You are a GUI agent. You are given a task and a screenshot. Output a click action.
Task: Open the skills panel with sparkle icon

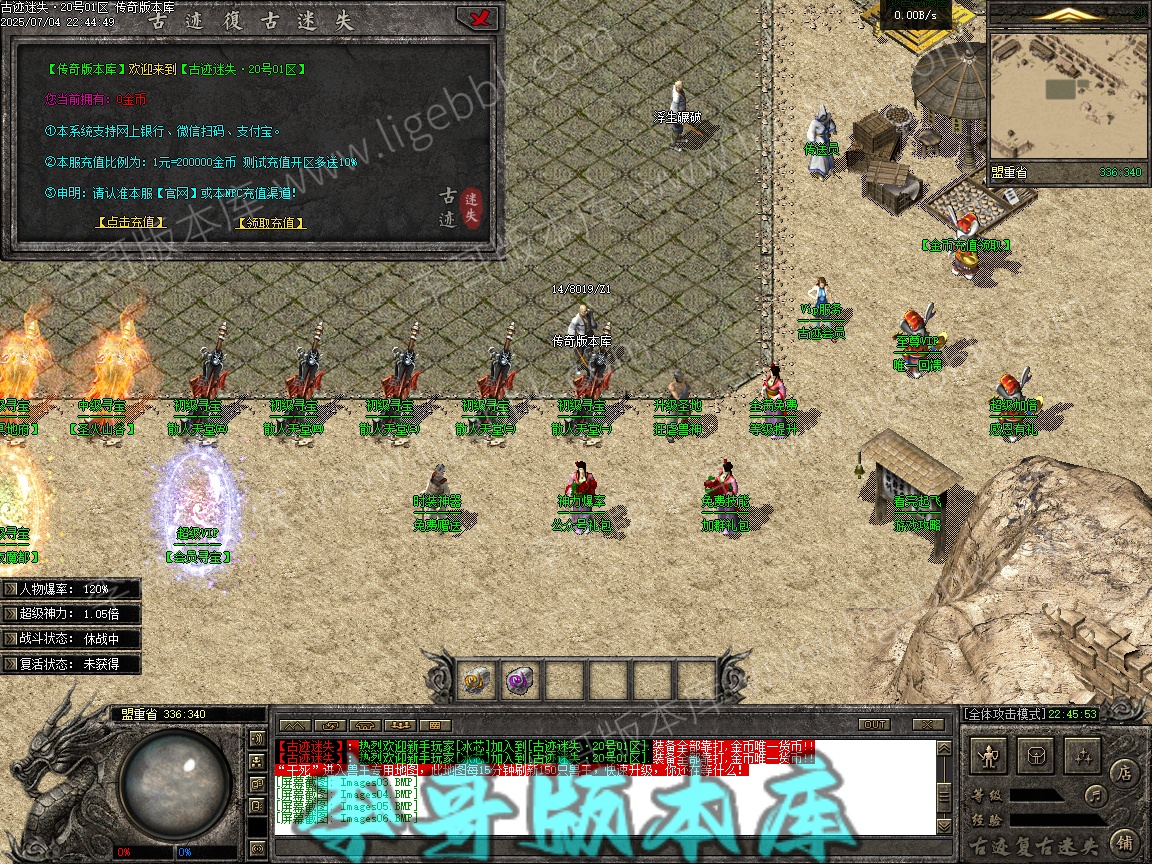pos(1082,755)
